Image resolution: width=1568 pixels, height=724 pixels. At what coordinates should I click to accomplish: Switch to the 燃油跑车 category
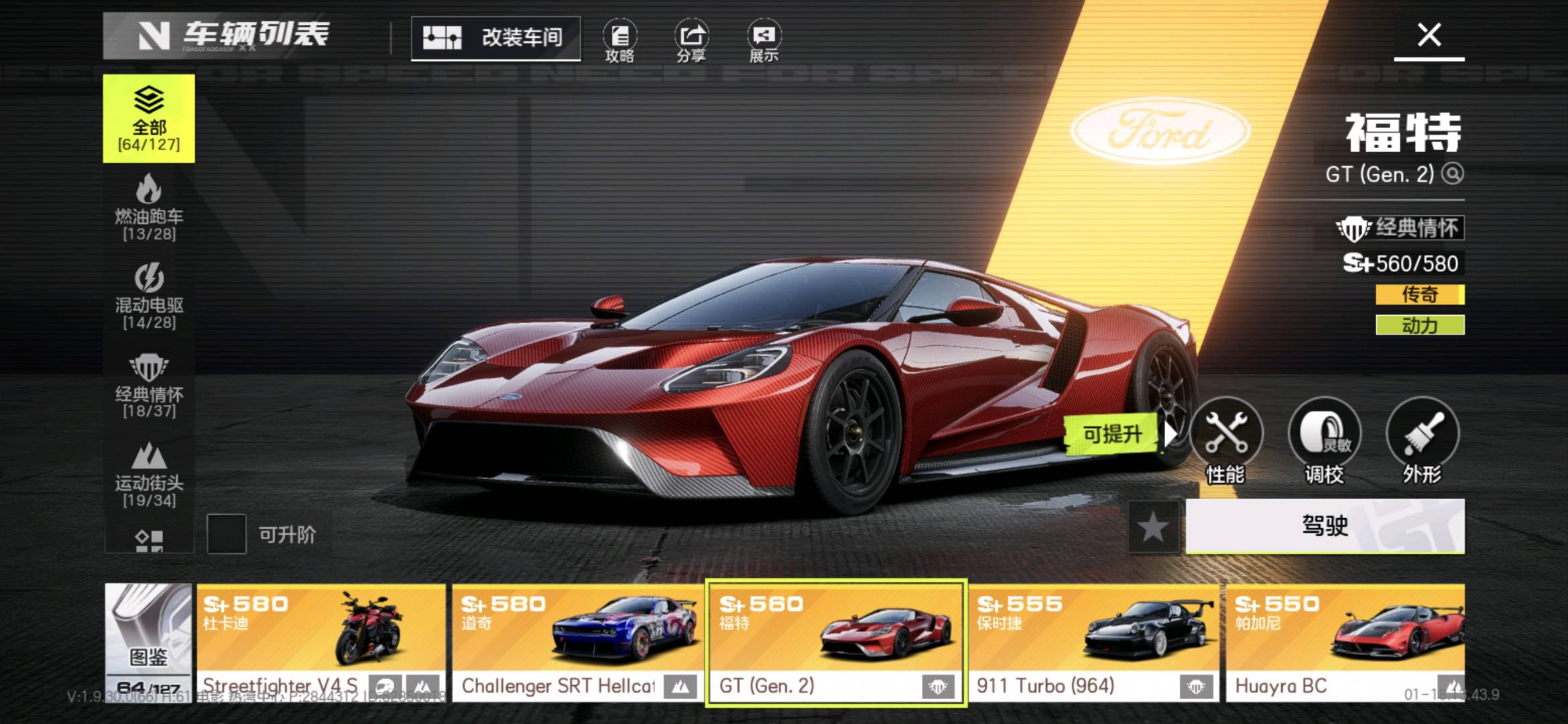pos(149,207)
